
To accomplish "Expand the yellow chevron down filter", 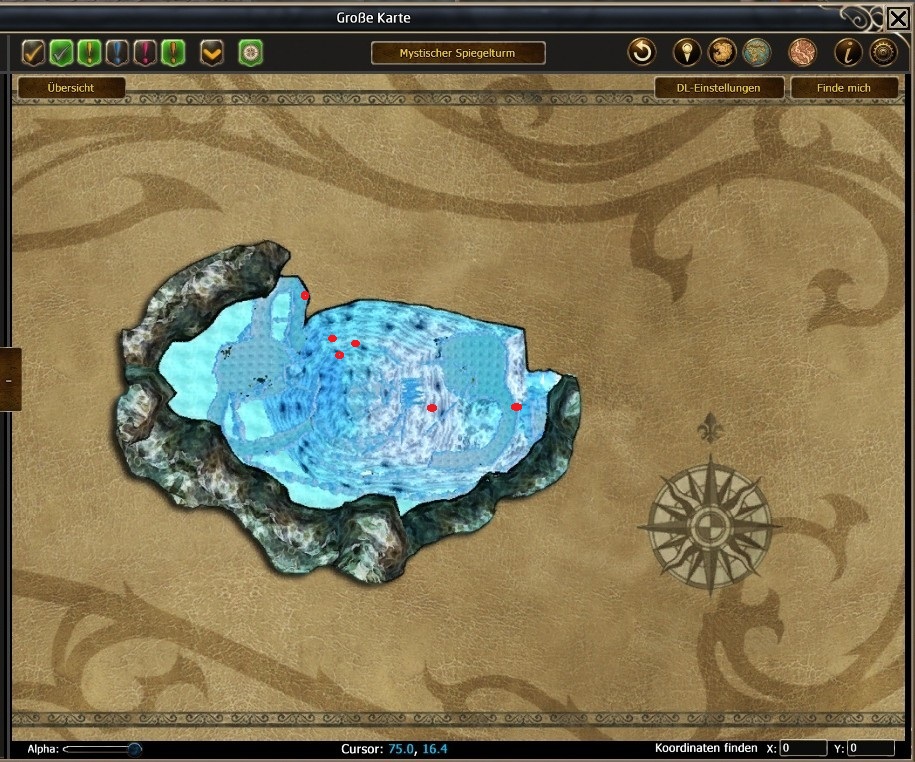I will [212, 52].
